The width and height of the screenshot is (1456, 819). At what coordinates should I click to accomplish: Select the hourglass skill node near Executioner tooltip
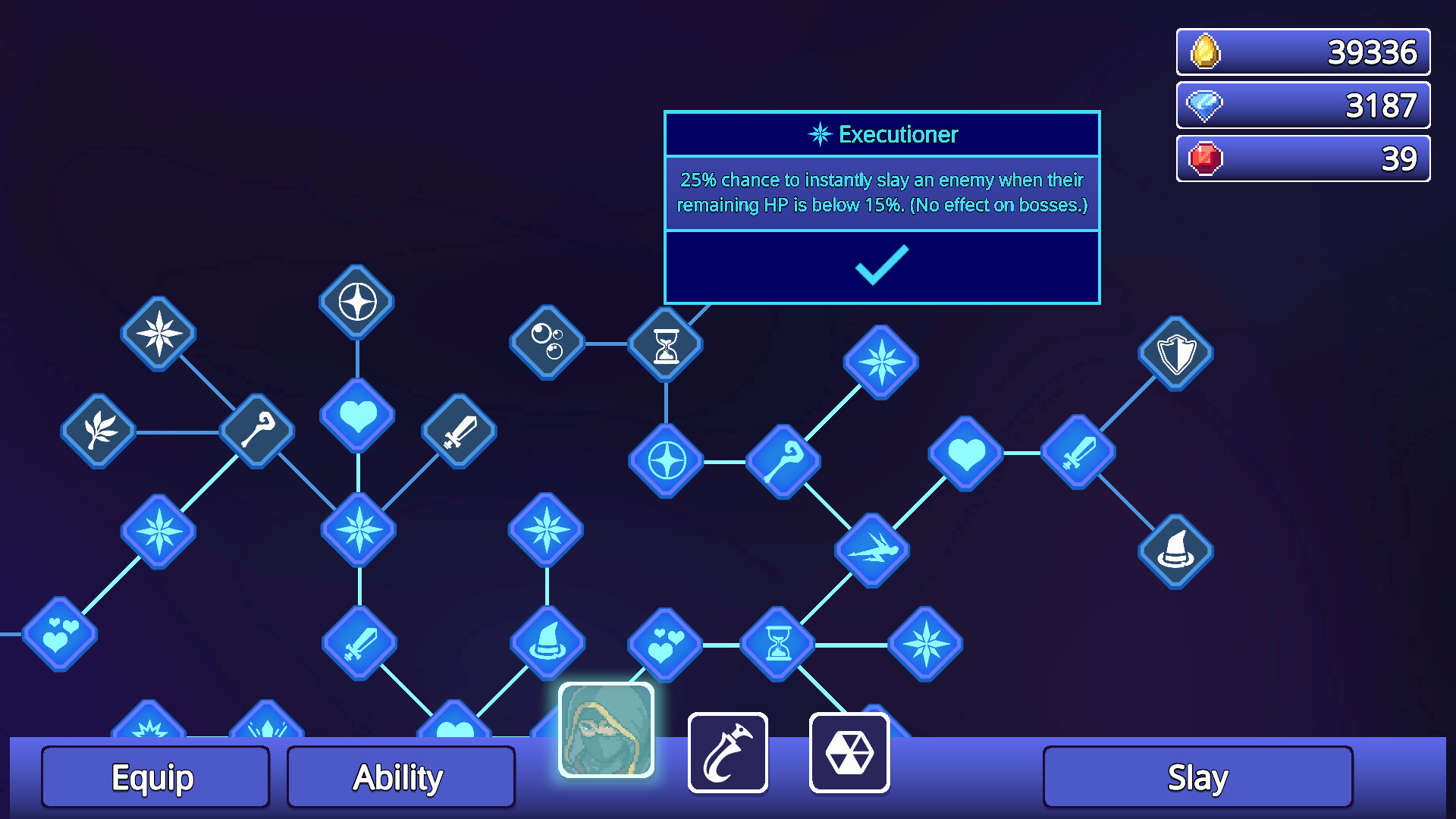coord(665,344)
